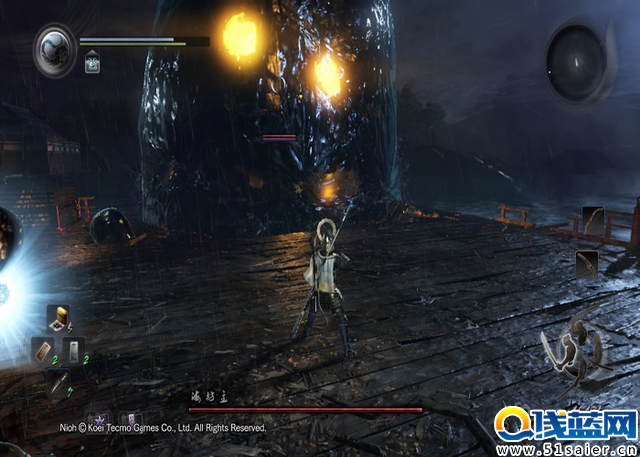Viewport: 640px width, 457px height.
Task: Select the dark-framed bow weapon slot
Action: (594, 221)
